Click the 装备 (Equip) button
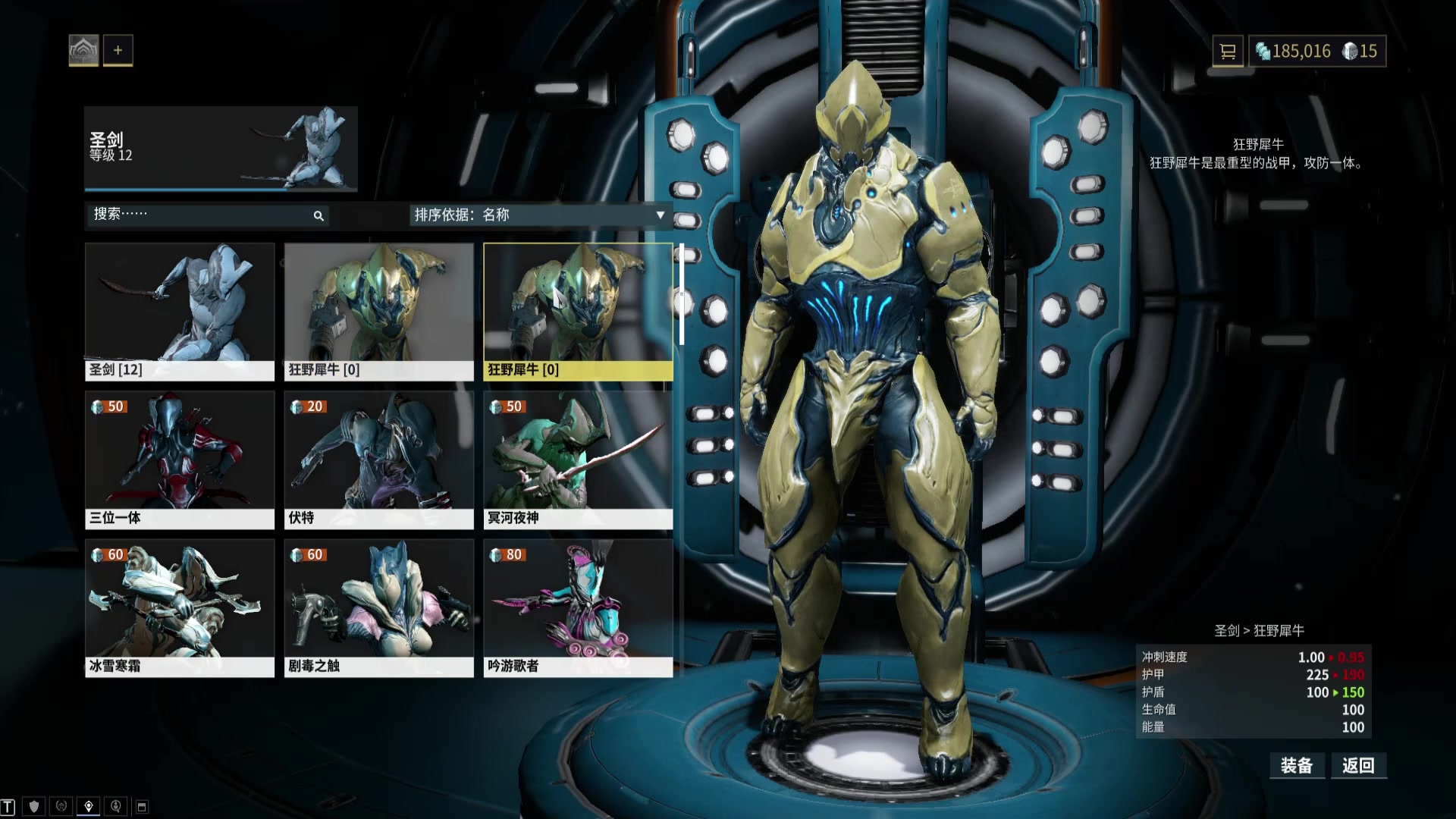 1297,766
